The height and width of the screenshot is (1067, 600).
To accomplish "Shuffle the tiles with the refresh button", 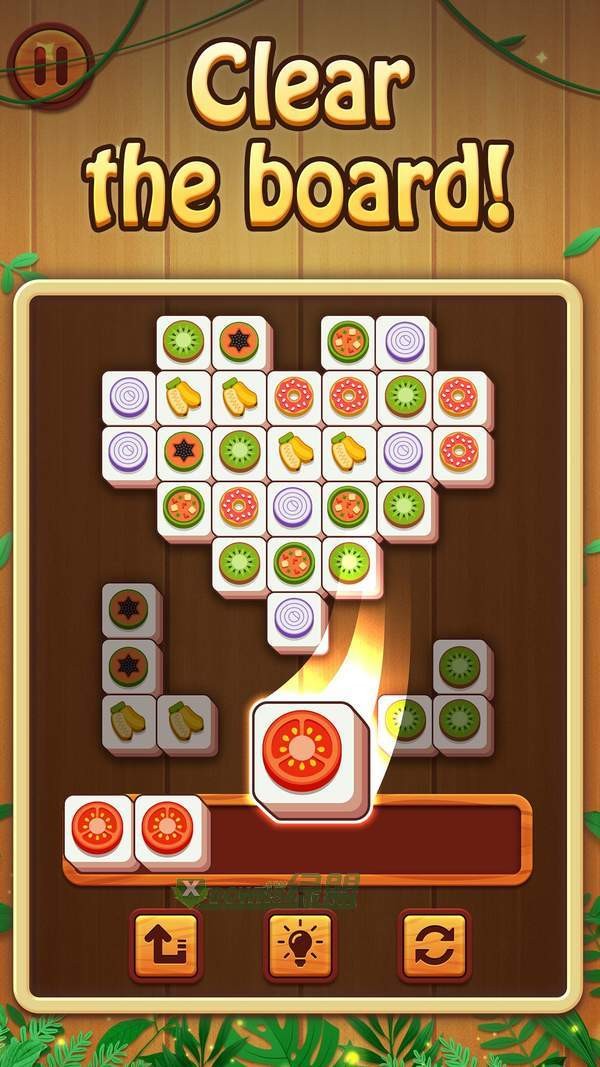I will (x=433, y=943).
